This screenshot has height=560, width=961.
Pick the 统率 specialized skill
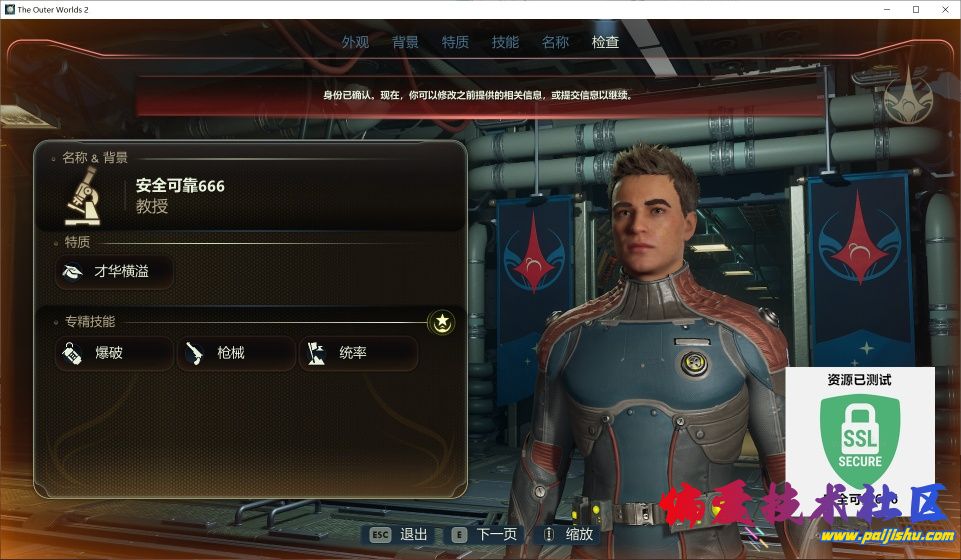point(358,353)
